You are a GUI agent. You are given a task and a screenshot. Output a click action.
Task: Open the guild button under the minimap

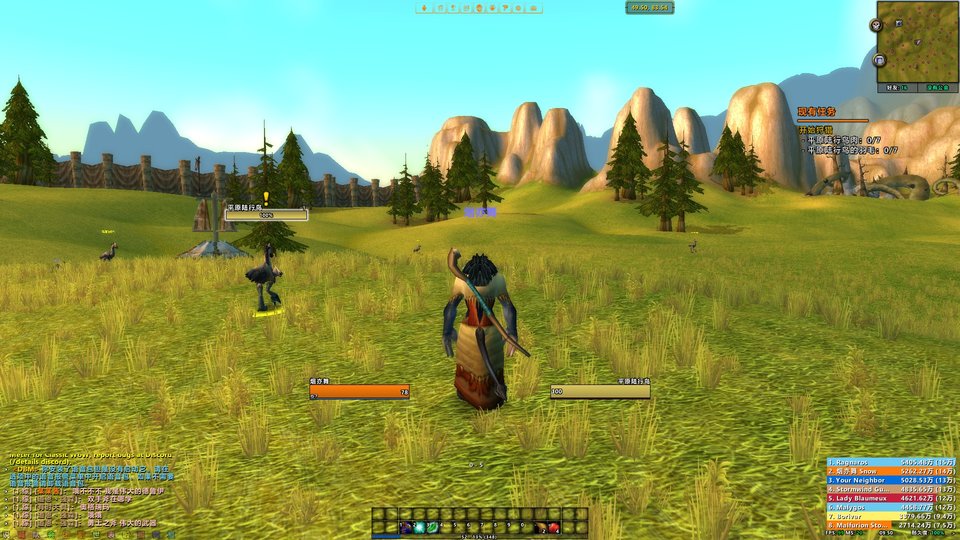coord(936,88)
